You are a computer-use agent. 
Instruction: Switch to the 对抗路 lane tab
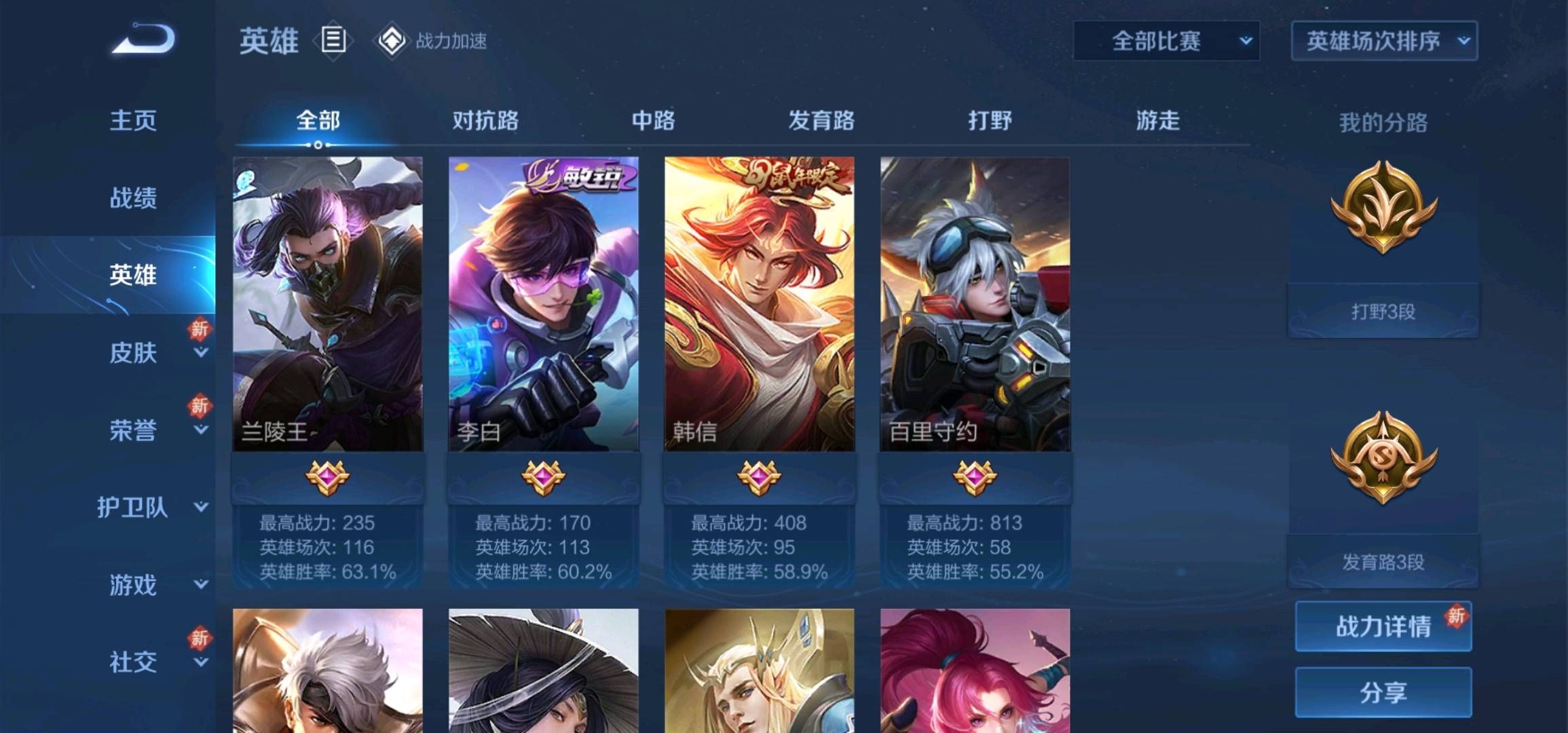[486, 120]
